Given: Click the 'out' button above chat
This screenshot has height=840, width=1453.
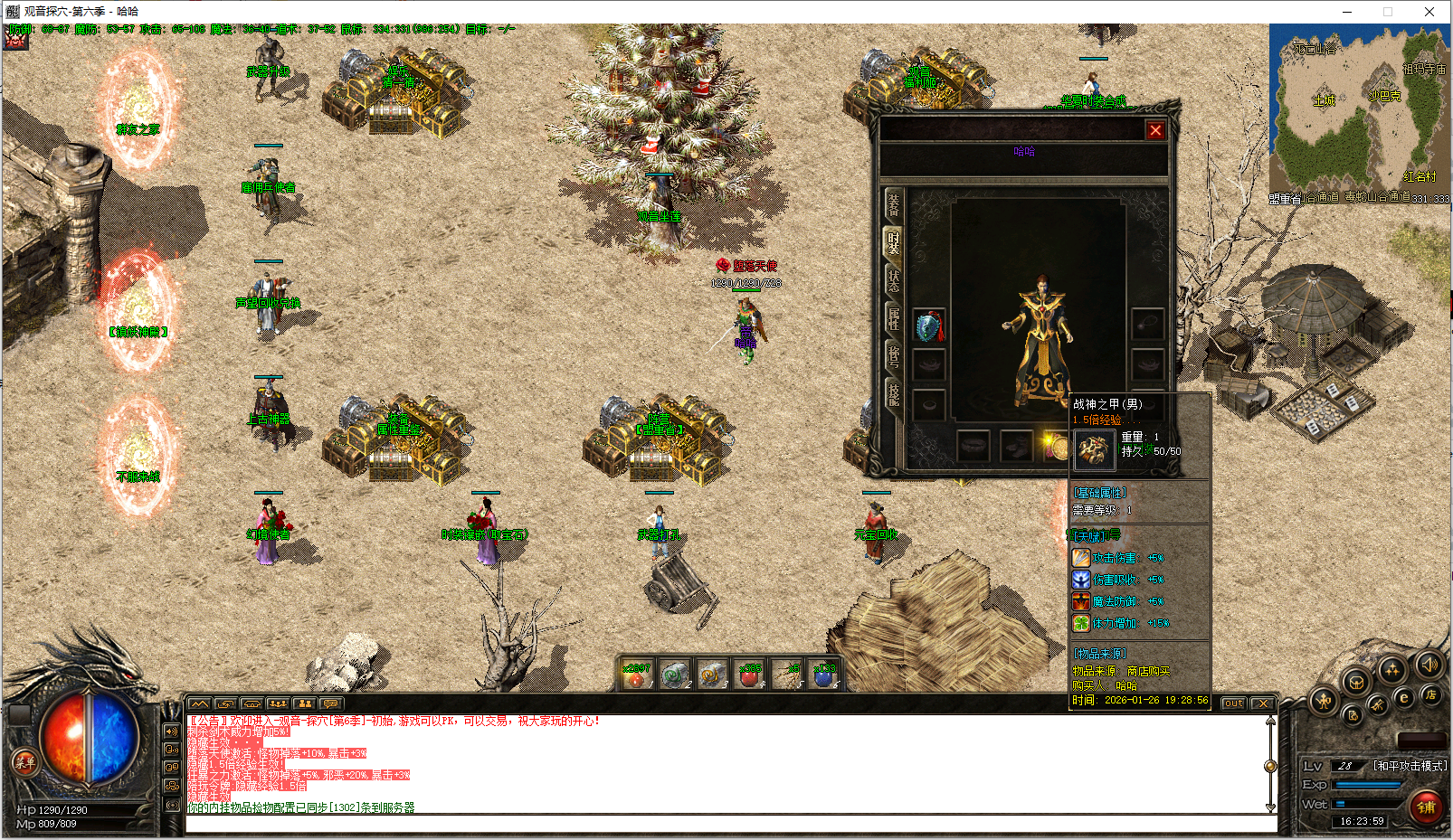Looking at the screenshot, I should (1233, 703).
